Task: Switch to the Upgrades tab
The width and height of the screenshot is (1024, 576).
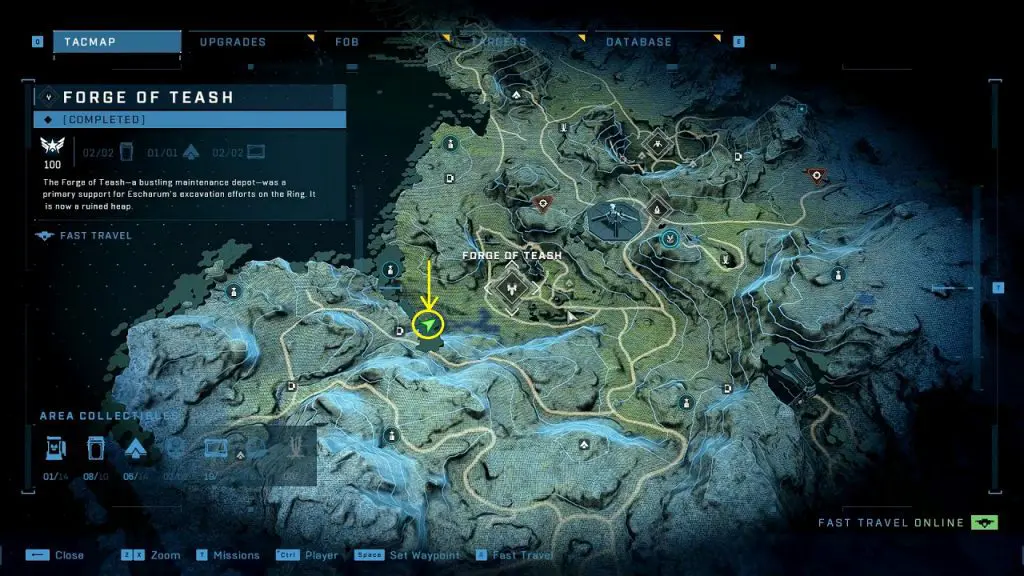Action: [232, 42]
